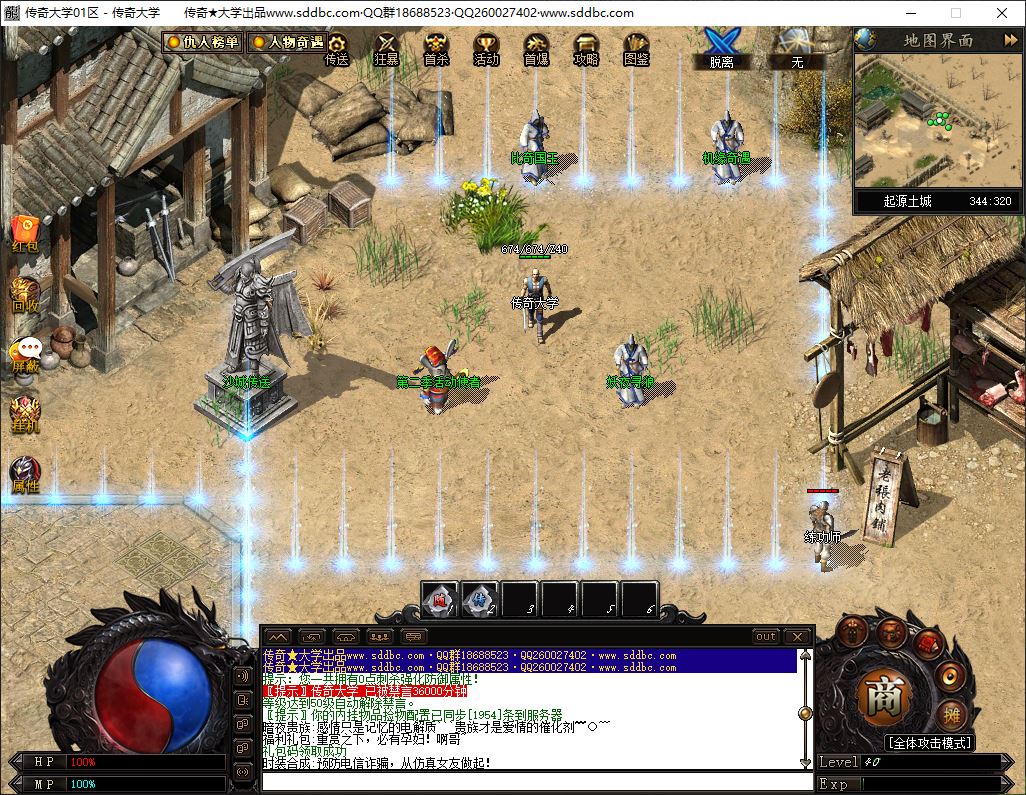Open the 回收 item recycling icon
Screen dimensions: 1026x795
25,294
